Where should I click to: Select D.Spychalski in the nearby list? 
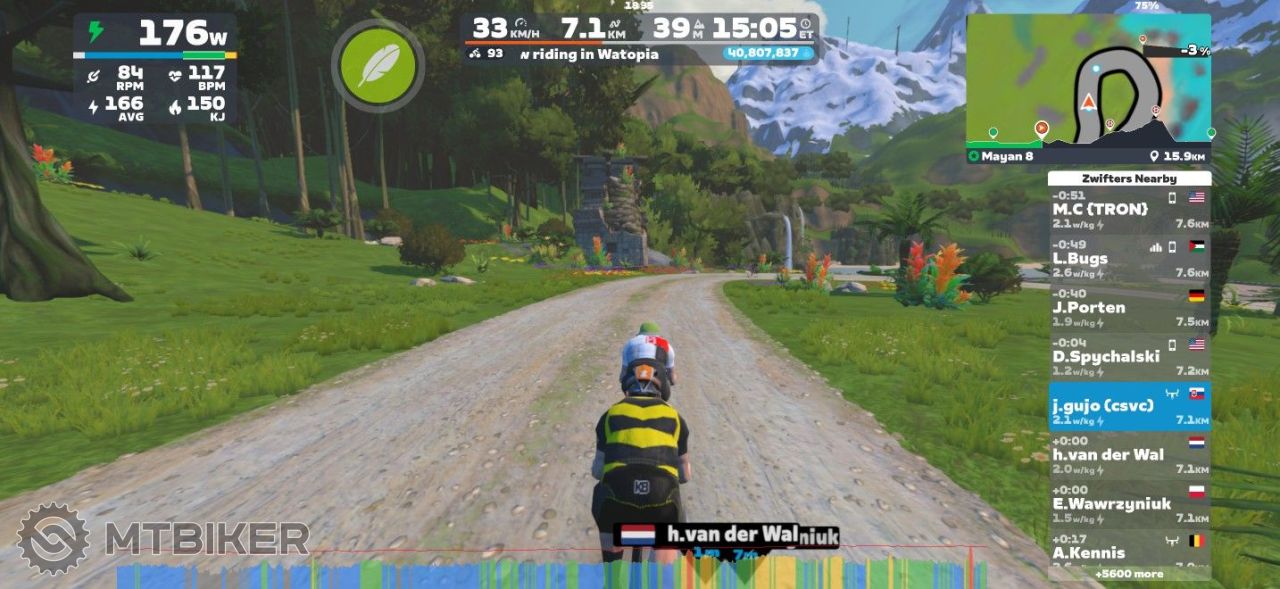1129,357
